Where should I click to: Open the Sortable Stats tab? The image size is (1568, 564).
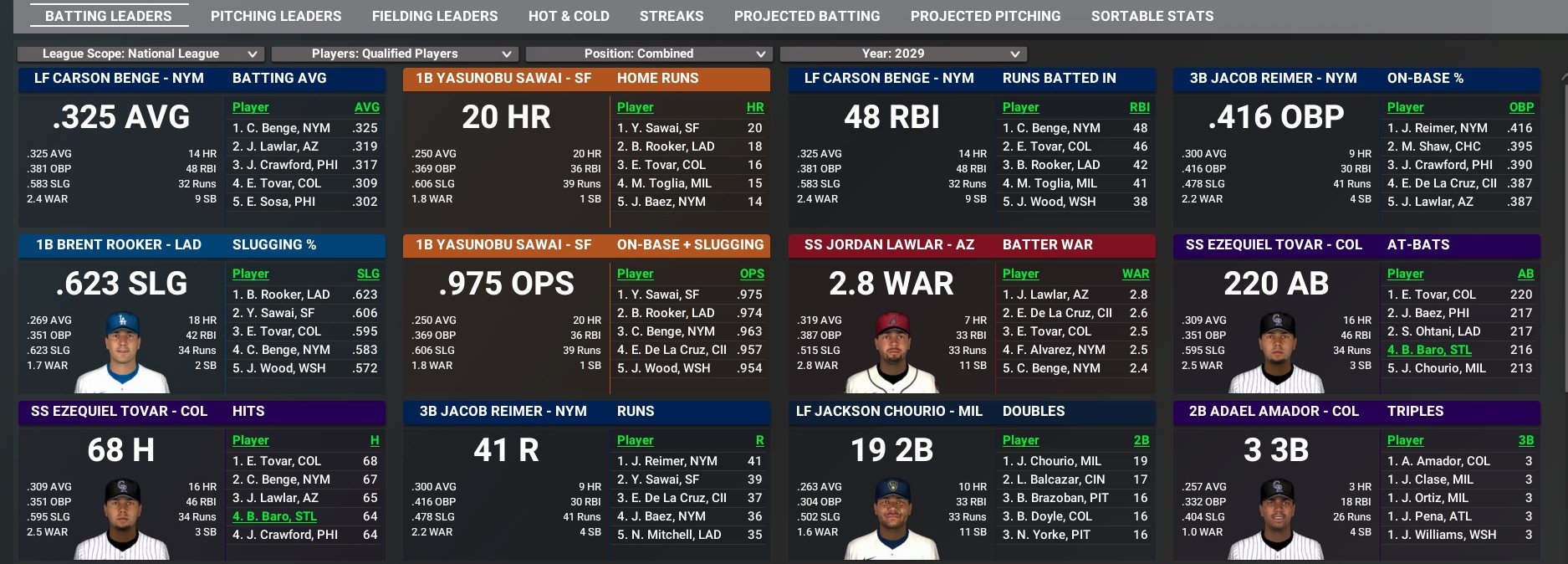1152,16
